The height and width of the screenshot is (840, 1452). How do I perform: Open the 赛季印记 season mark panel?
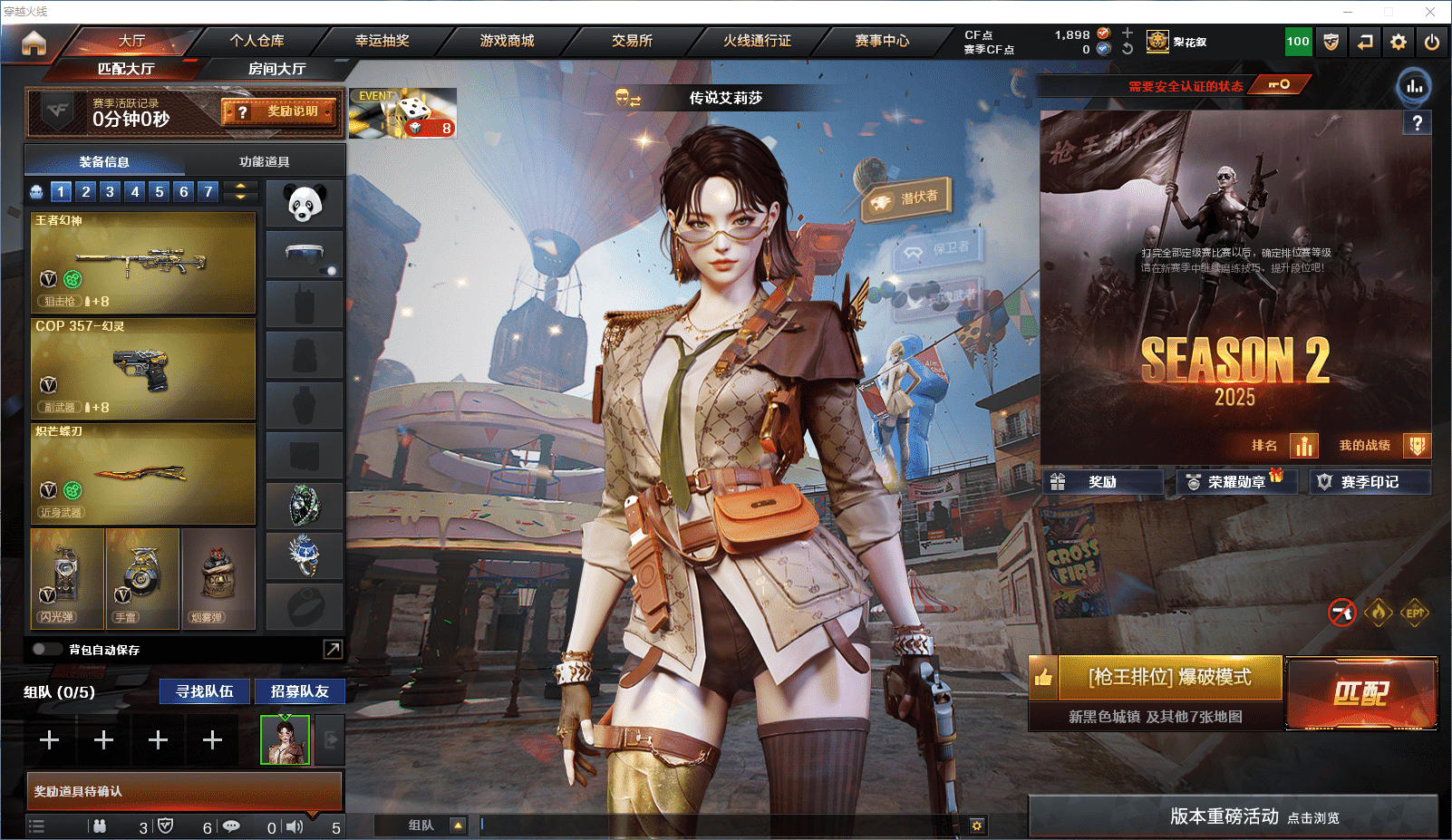1369,482
